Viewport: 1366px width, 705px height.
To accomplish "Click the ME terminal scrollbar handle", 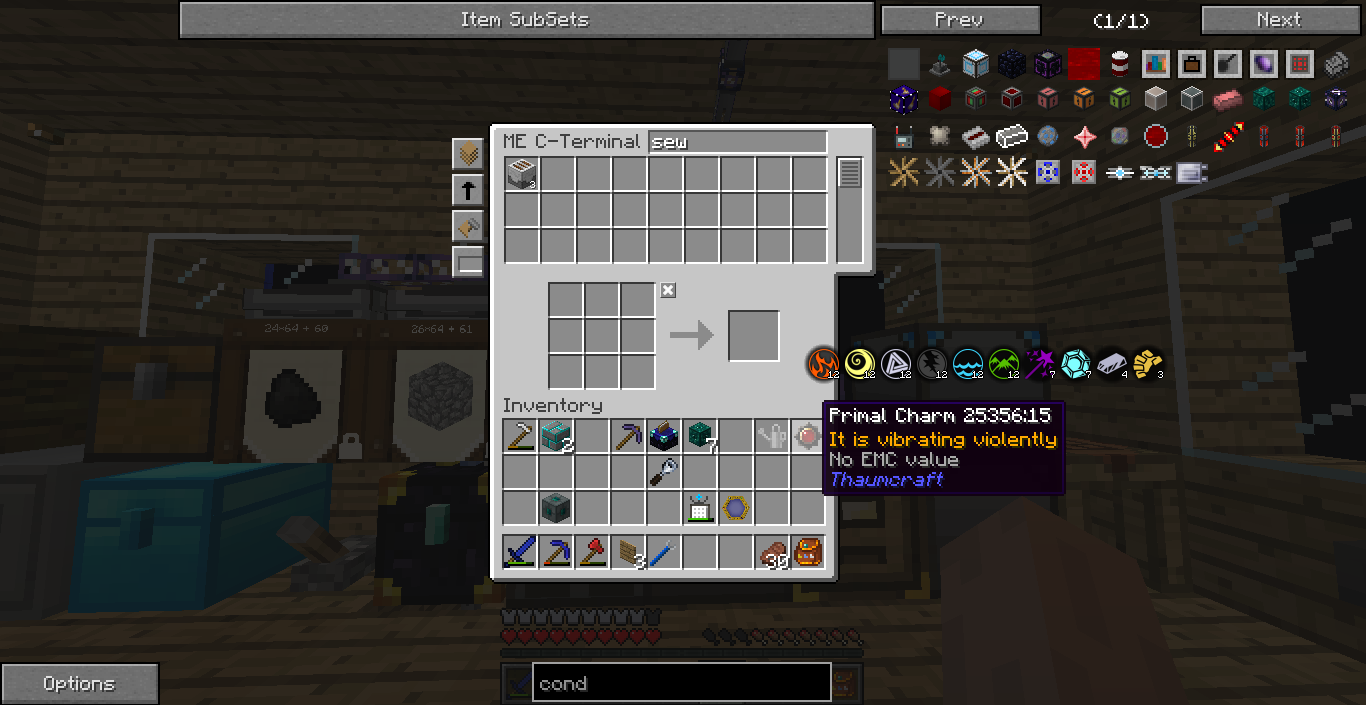I will point(849,173).
